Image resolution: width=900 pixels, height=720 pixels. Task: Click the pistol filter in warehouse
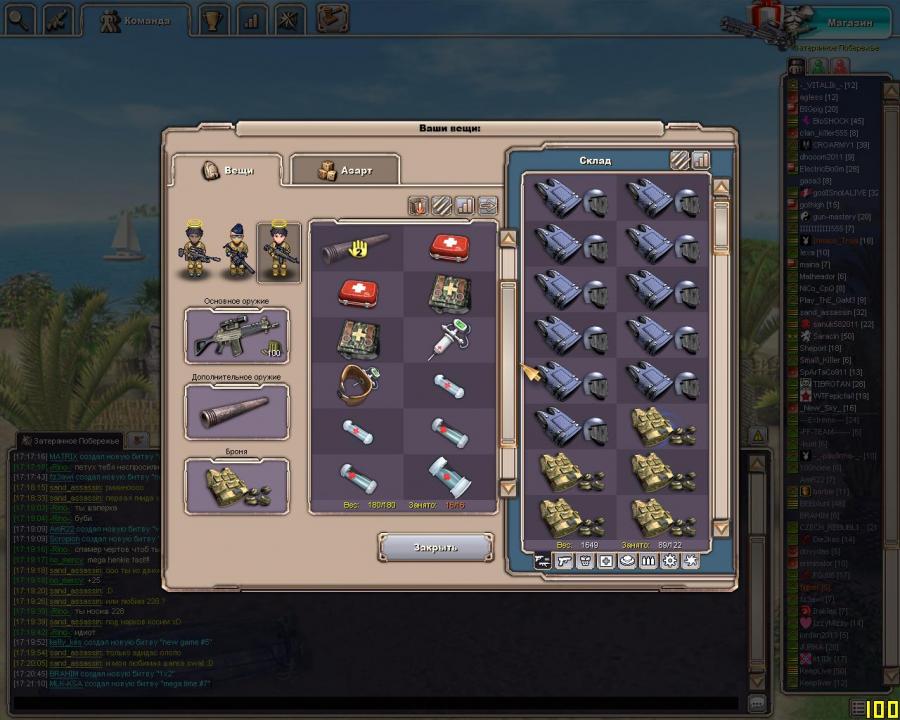click(564, 561)
